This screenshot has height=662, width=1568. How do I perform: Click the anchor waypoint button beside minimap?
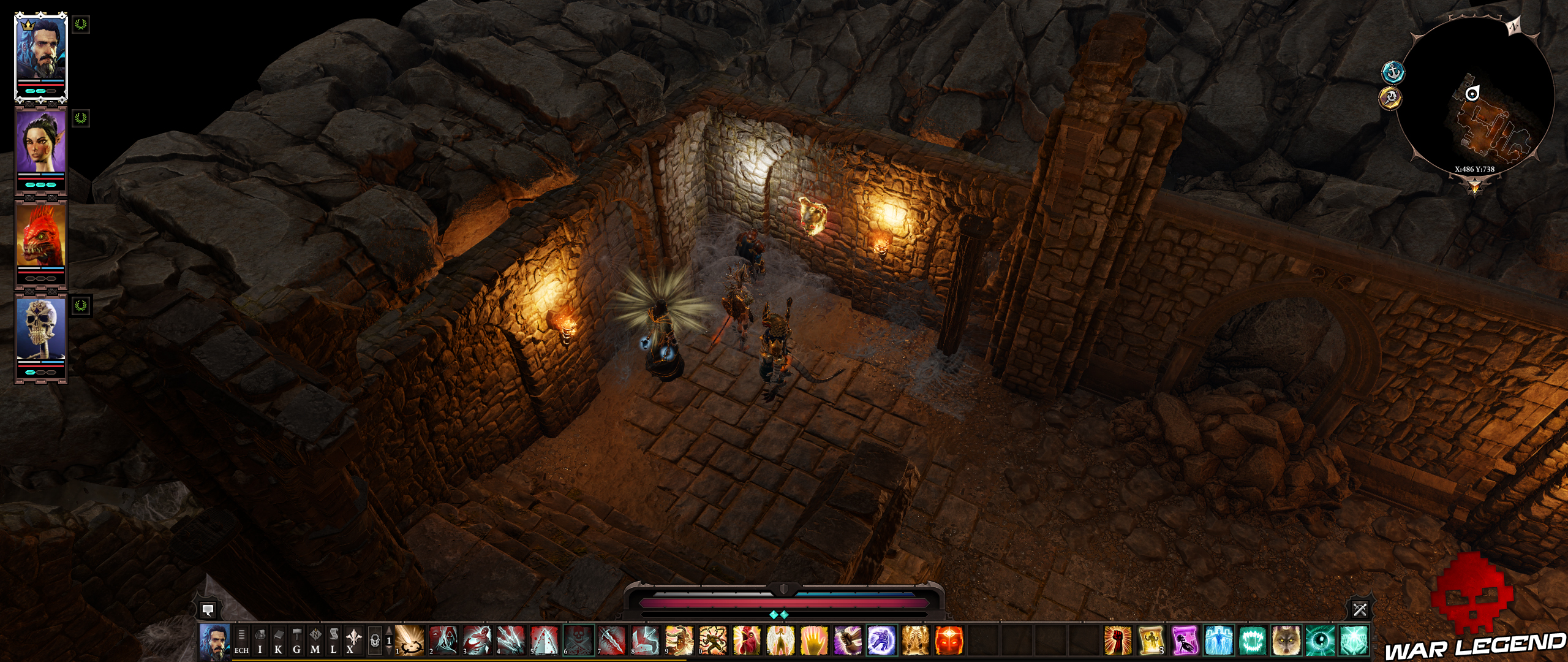1393,72
